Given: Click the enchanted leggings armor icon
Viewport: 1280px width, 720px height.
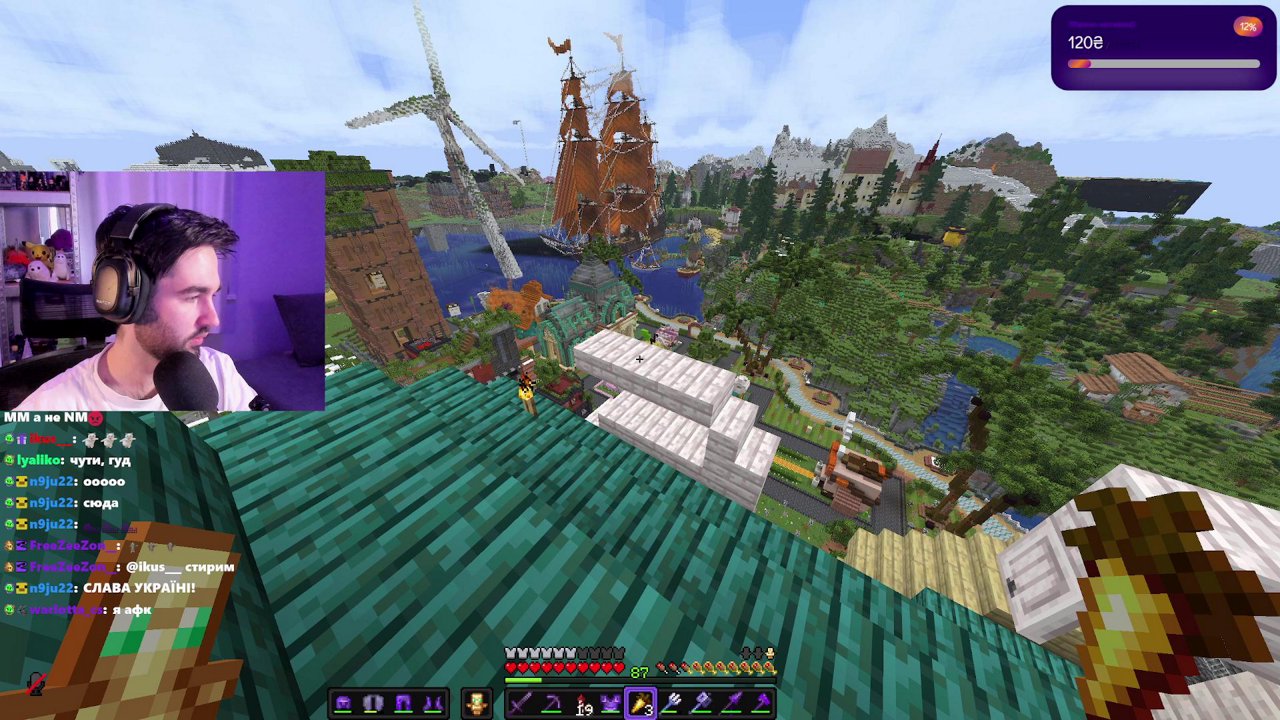Looking at the screenshot, I should point(402,702).
